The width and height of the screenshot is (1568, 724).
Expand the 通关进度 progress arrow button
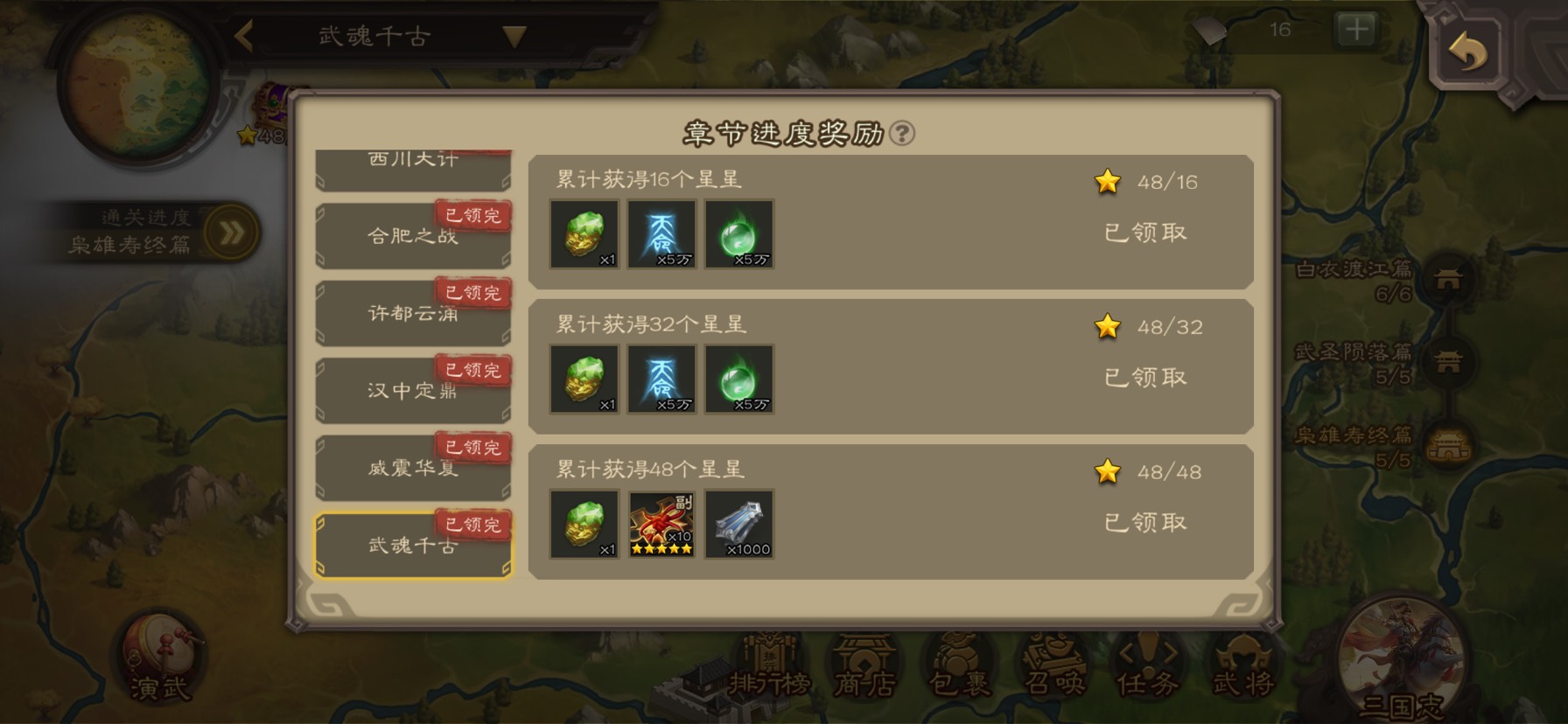coord(232,233)
